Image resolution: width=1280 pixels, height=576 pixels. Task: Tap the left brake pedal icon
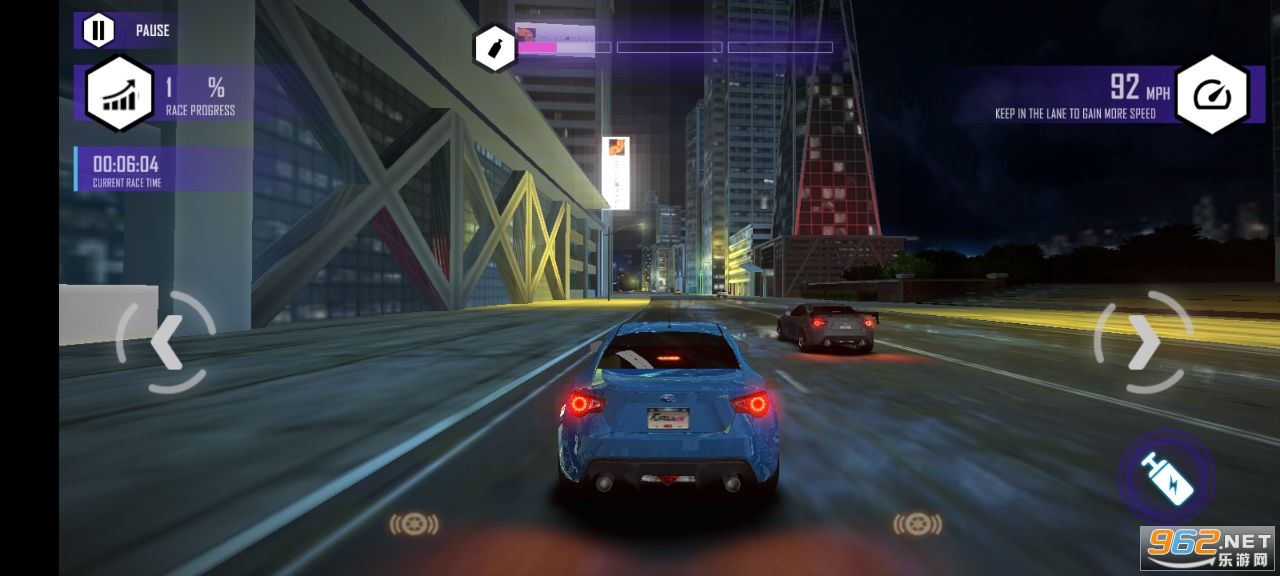(x=414, y=524)
